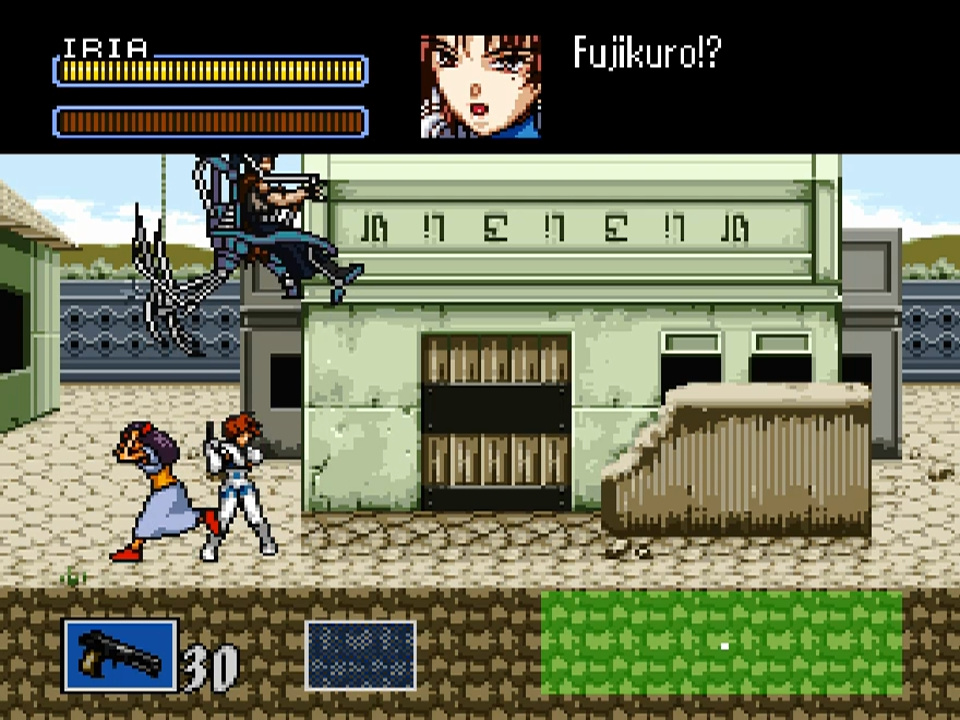
Task: Click Iria's dialogue portrait
Action: pos(481,86)
